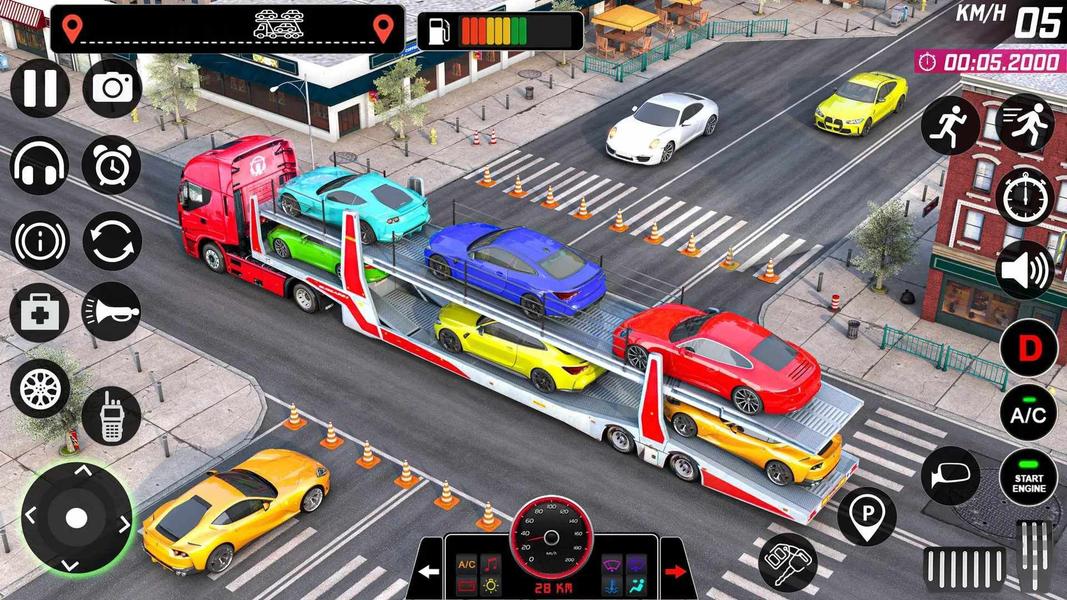
Task: Toggle the red right turn signal arrow
Action: [x=676, y=572]
